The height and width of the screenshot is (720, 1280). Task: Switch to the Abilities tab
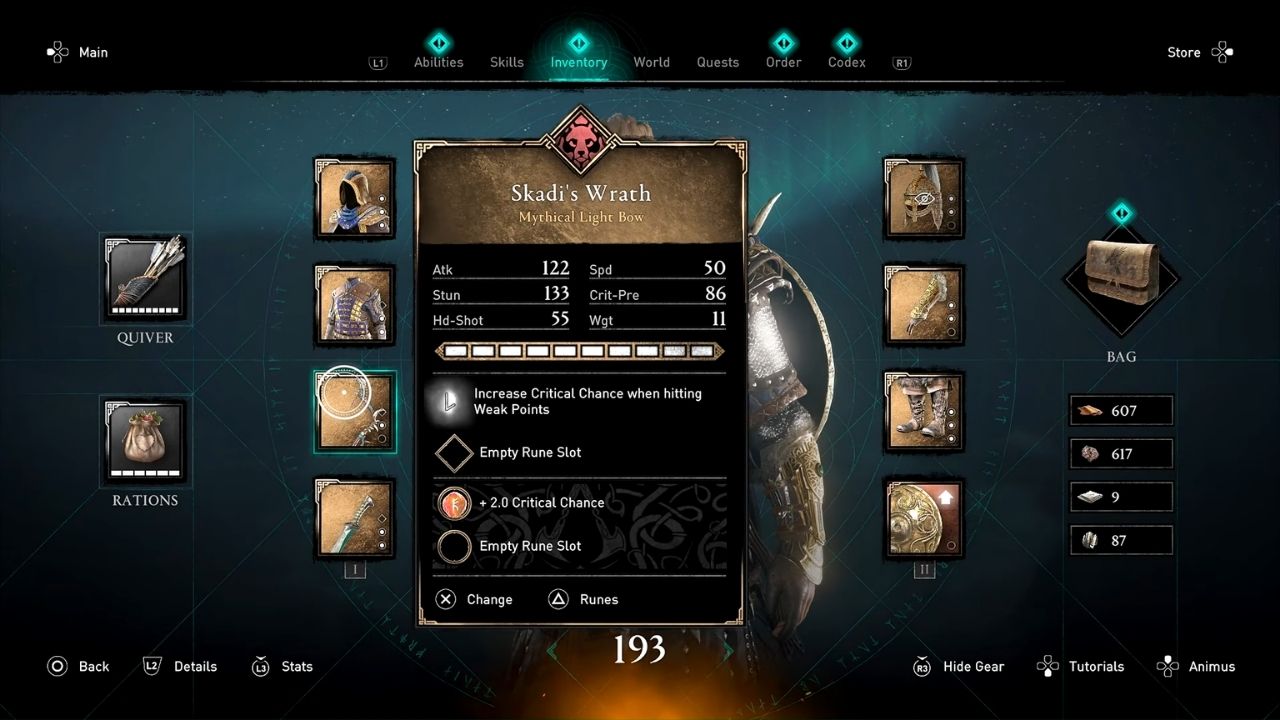click(439, 62)
